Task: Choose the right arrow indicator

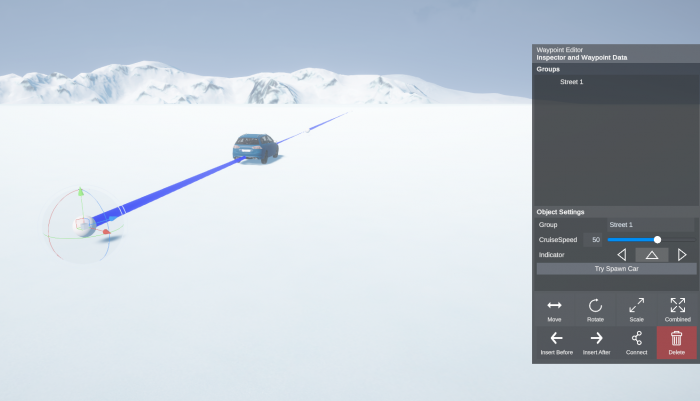Action: 682,255
